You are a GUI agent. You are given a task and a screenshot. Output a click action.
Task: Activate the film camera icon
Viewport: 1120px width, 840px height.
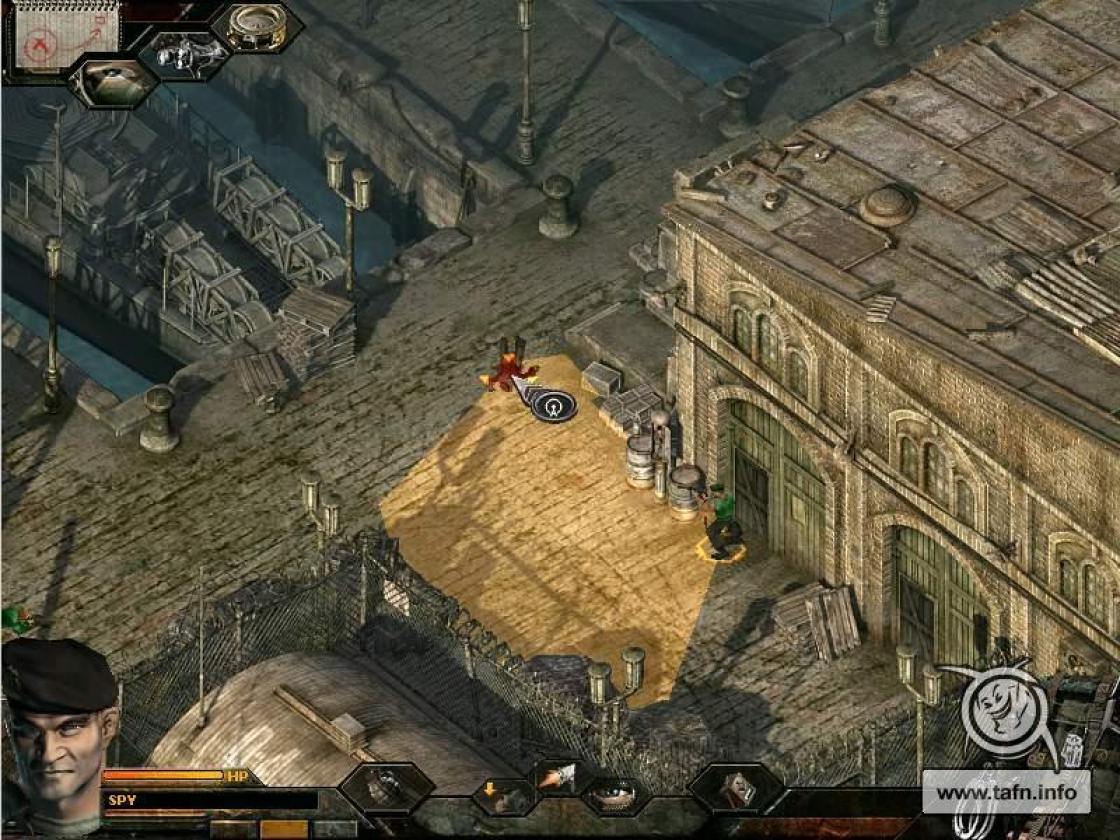184,53
